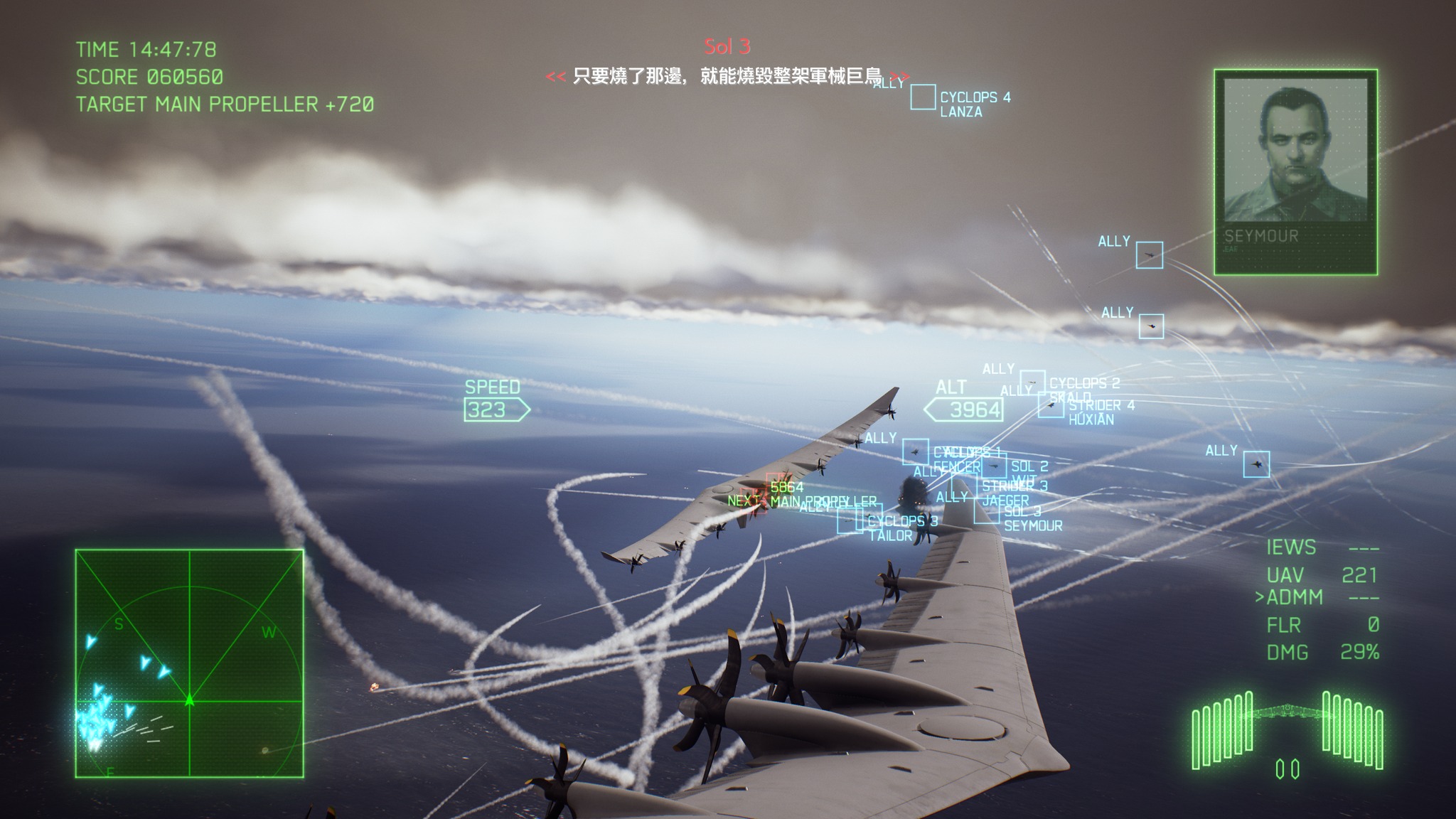Select the Cyclops 4 Lanza ally marker
1456x819 pixels.
point(923,97)
